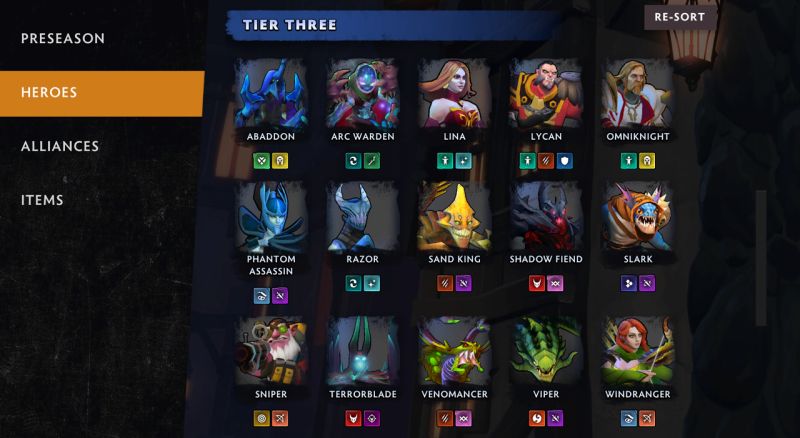Open the Preseason section

pyautogui.click(x=63, y=38)
